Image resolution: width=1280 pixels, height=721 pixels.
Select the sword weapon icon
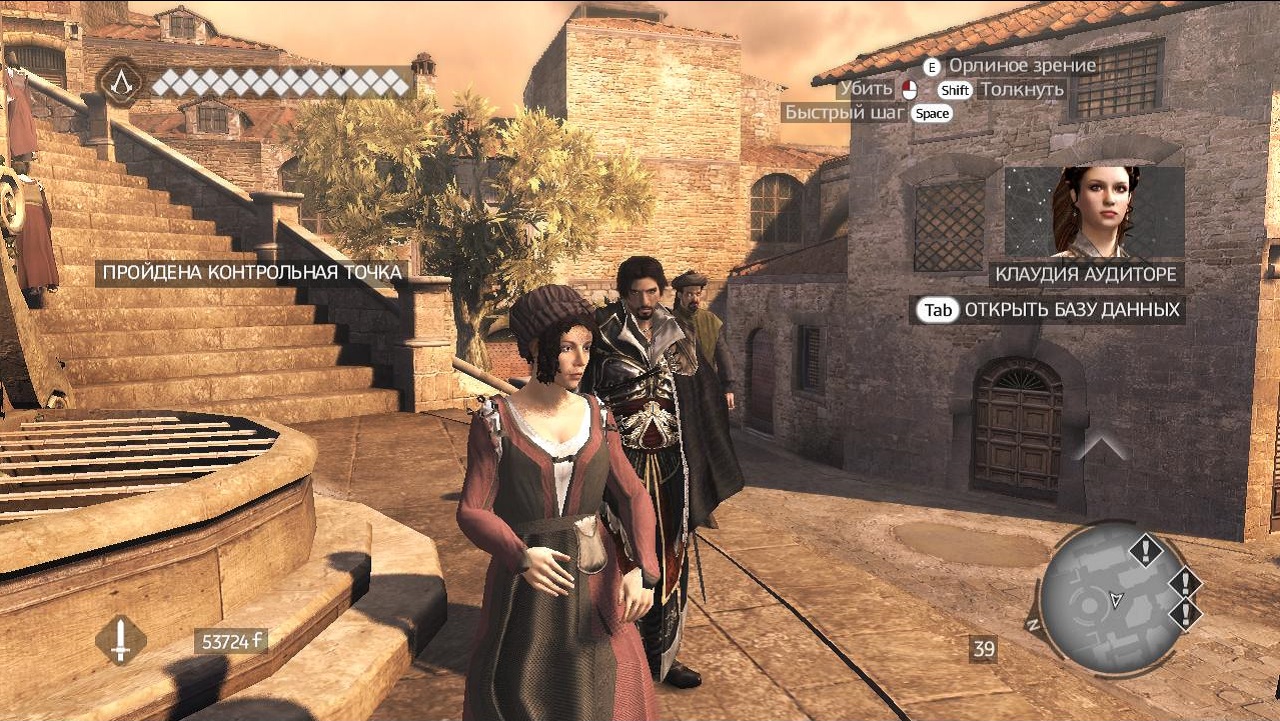pos(121,640)
